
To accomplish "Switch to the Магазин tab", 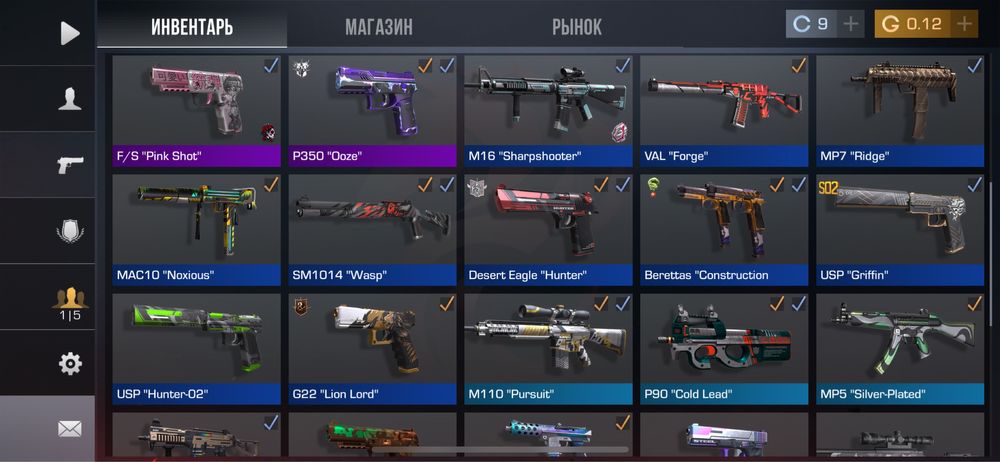I will tap(378, 27).
